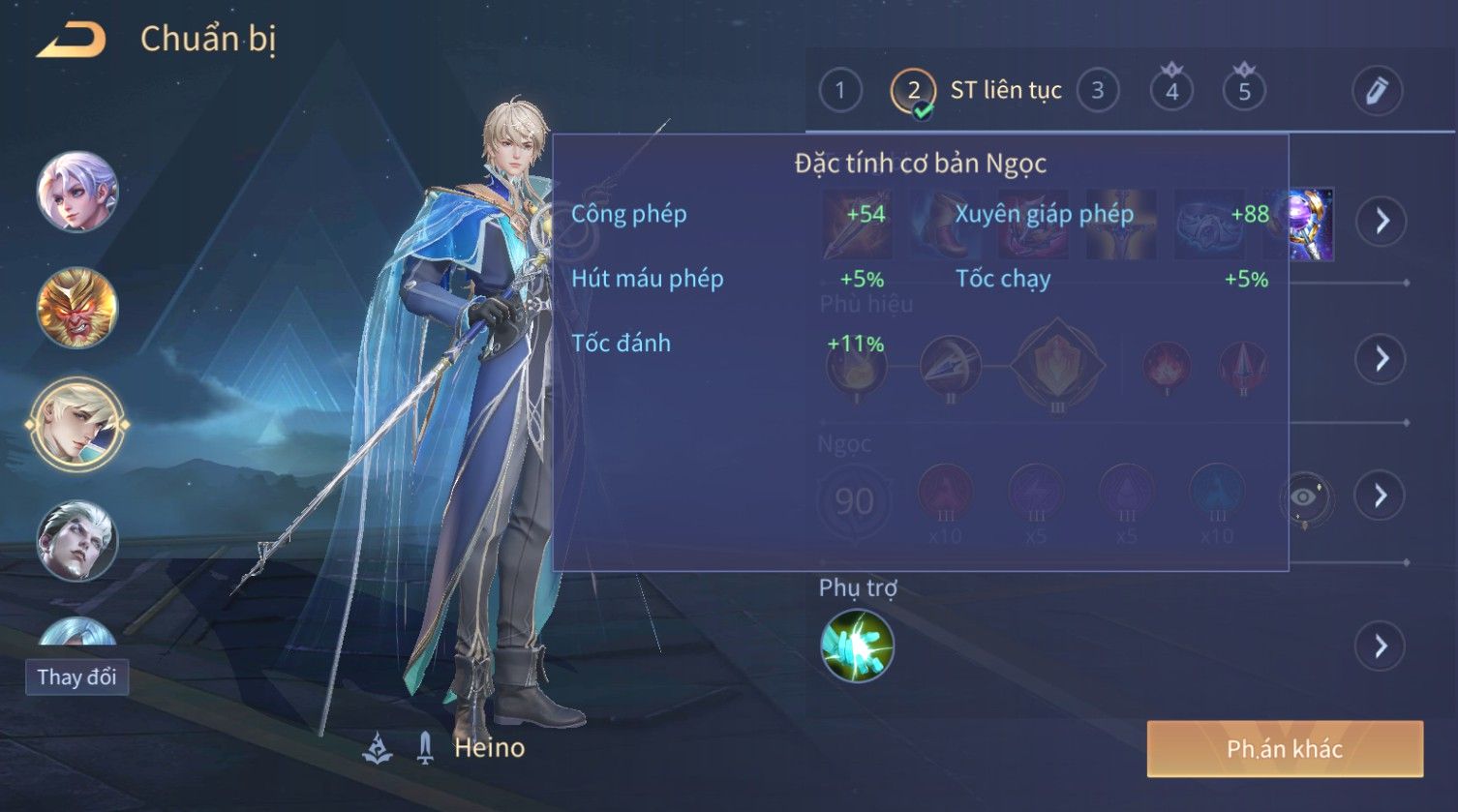Image resolution: width=1458 pixels, height=812 pixels.
Task: Choose the golden masked hero portrait
Action: [x=77, y=308]
